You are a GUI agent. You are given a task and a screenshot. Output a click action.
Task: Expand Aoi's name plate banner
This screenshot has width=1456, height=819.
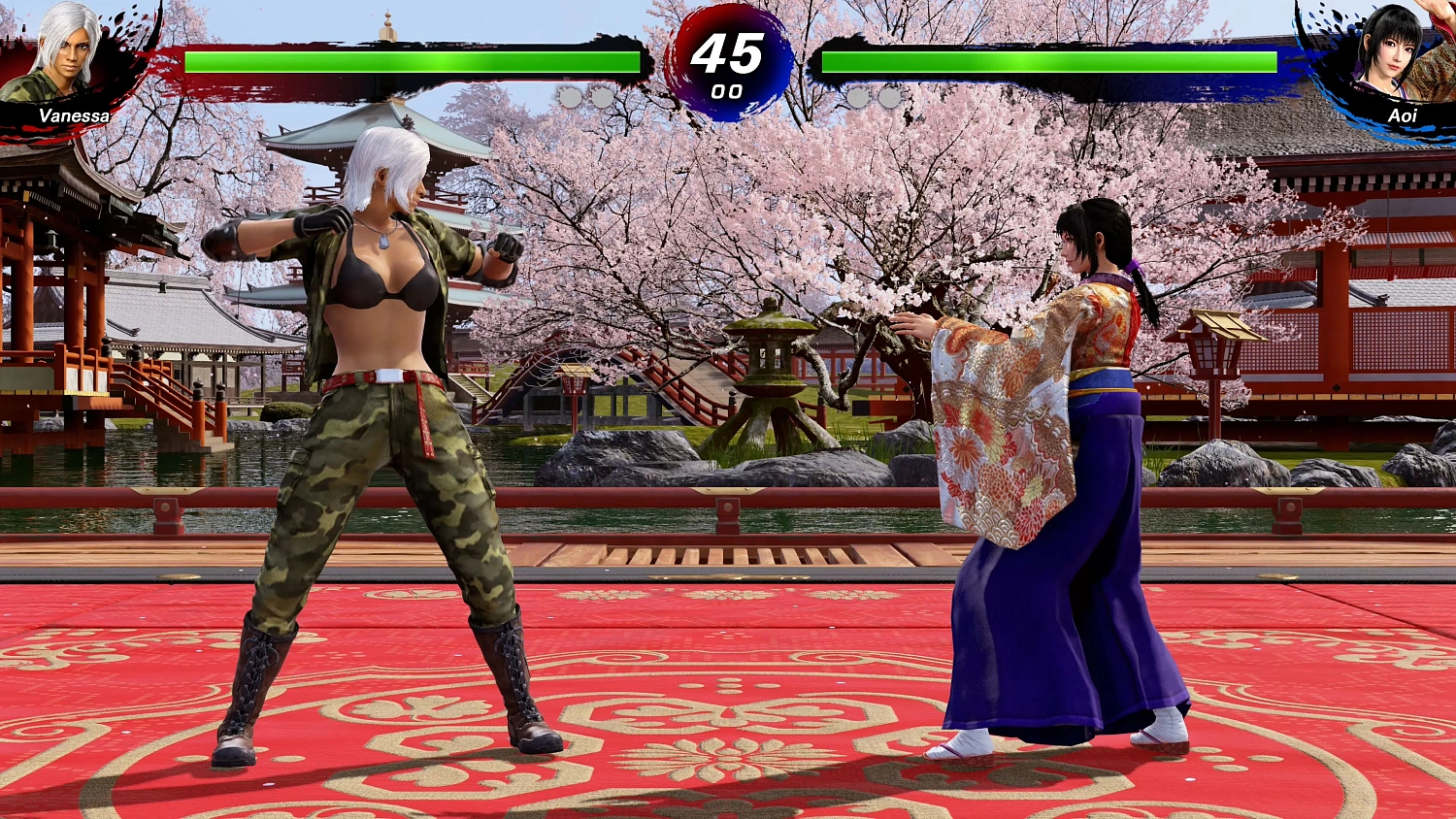(1396, 116)
